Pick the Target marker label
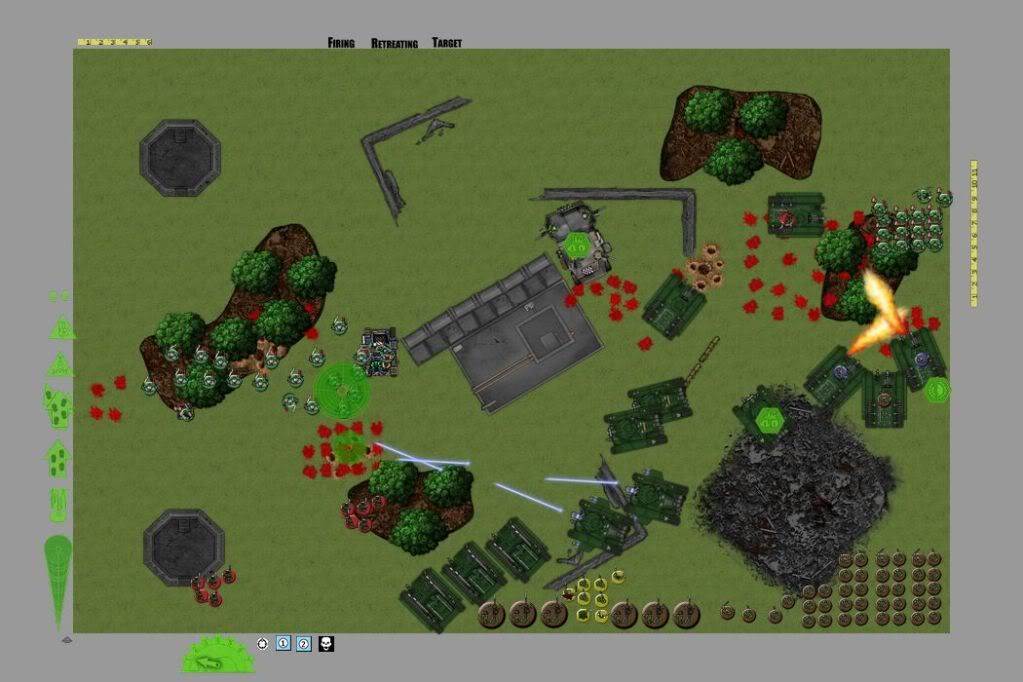Viewport: 1023px width, 682px height. pos(447,43)
